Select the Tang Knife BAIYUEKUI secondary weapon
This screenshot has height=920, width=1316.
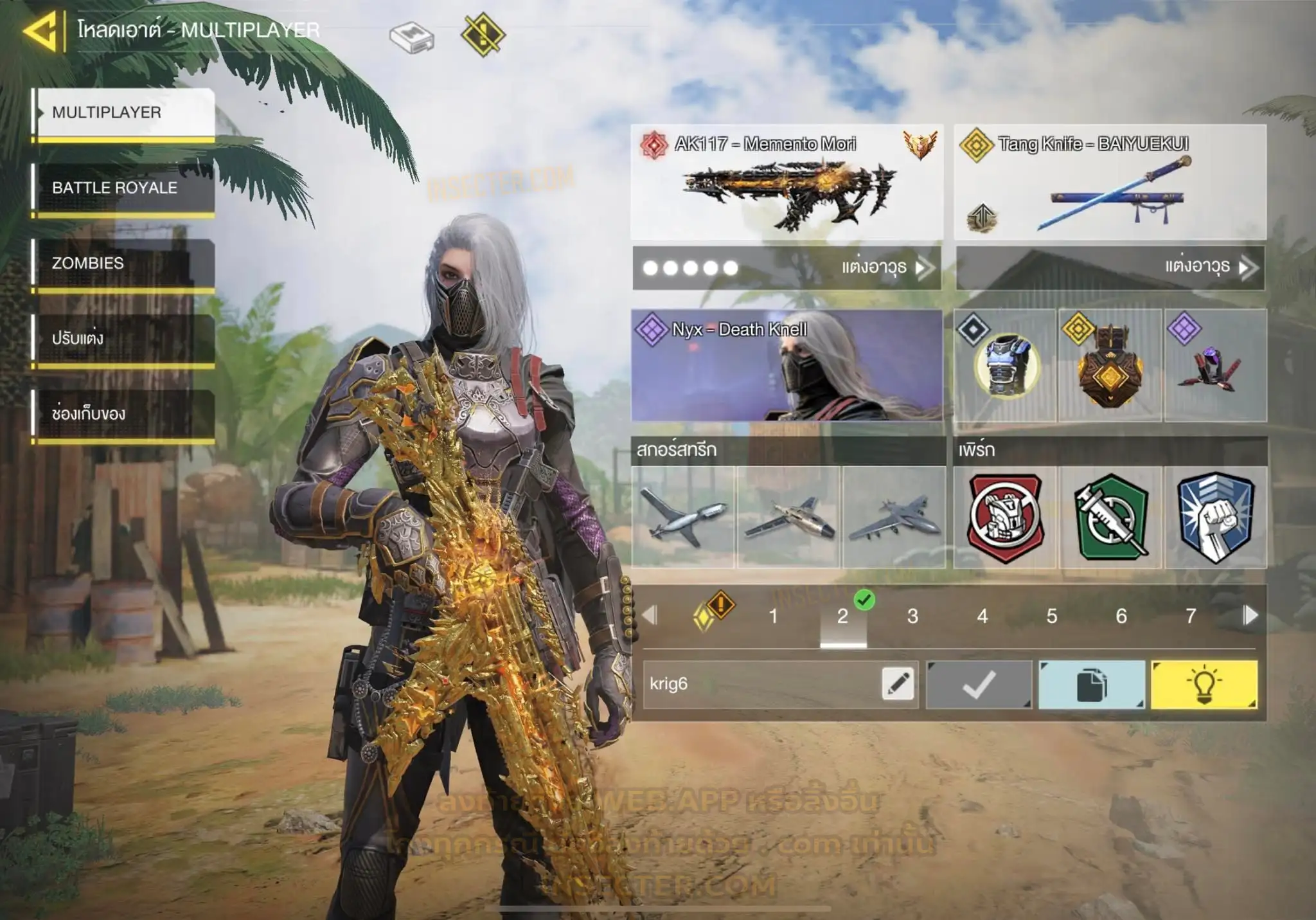pyautogui.click(x=1110, y=183)
